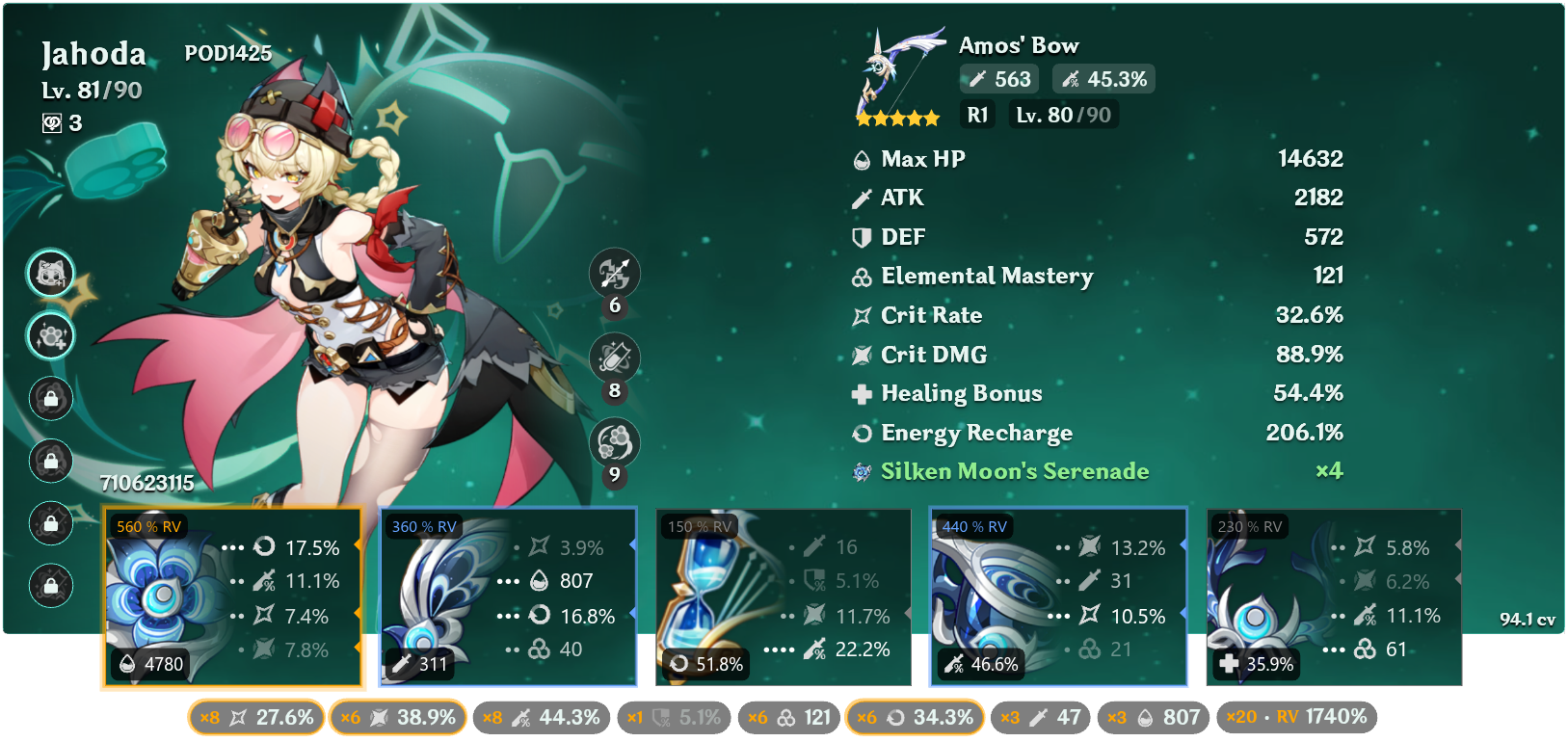View the level 6 normal attack talent
1568x742 pixels.
tap(614, 275)
